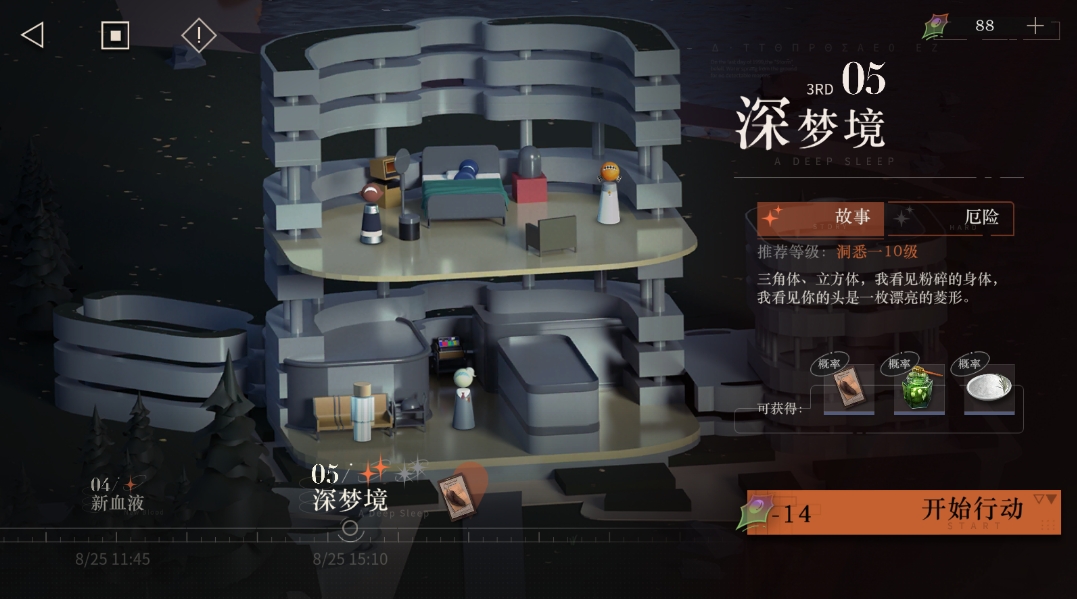Select stage 05 深梦境 on the timeline

pos(350,490)
